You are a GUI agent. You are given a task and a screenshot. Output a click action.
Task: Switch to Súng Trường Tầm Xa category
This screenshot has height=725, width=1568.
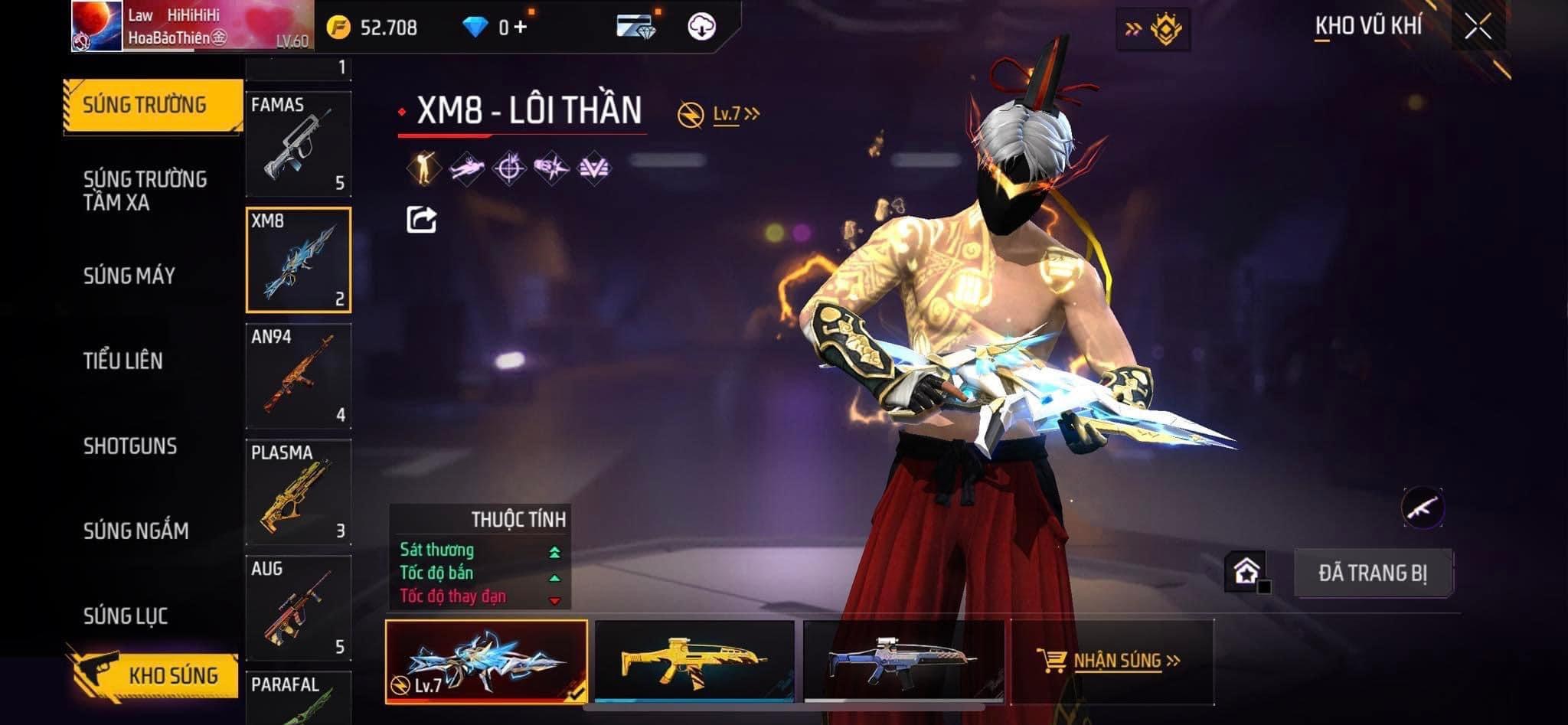[145, 191]
